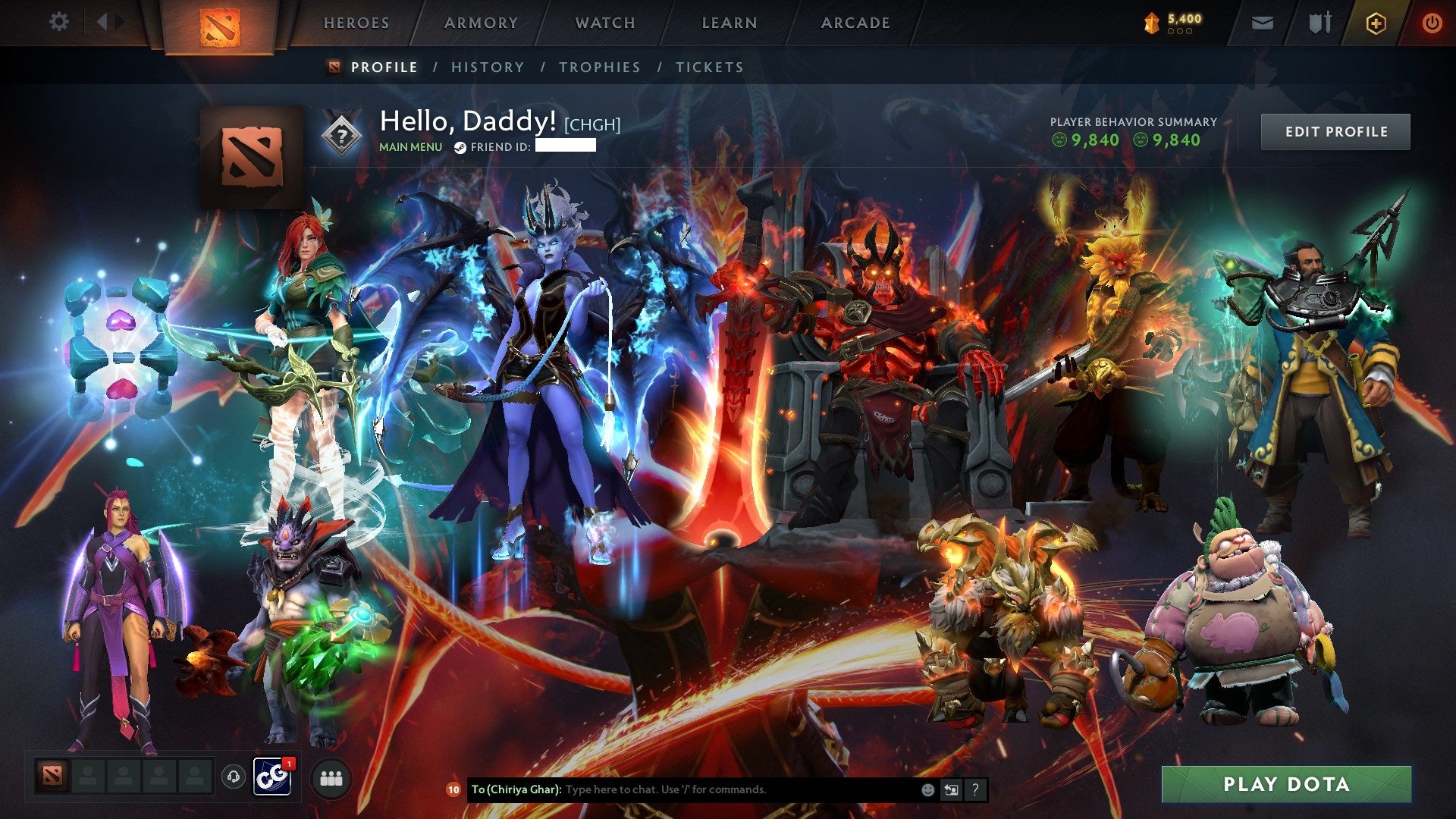The height and width of the screenshot is (819, 1456).
Task: Switch to the HISTORY tab
Action: coord(487,67)
